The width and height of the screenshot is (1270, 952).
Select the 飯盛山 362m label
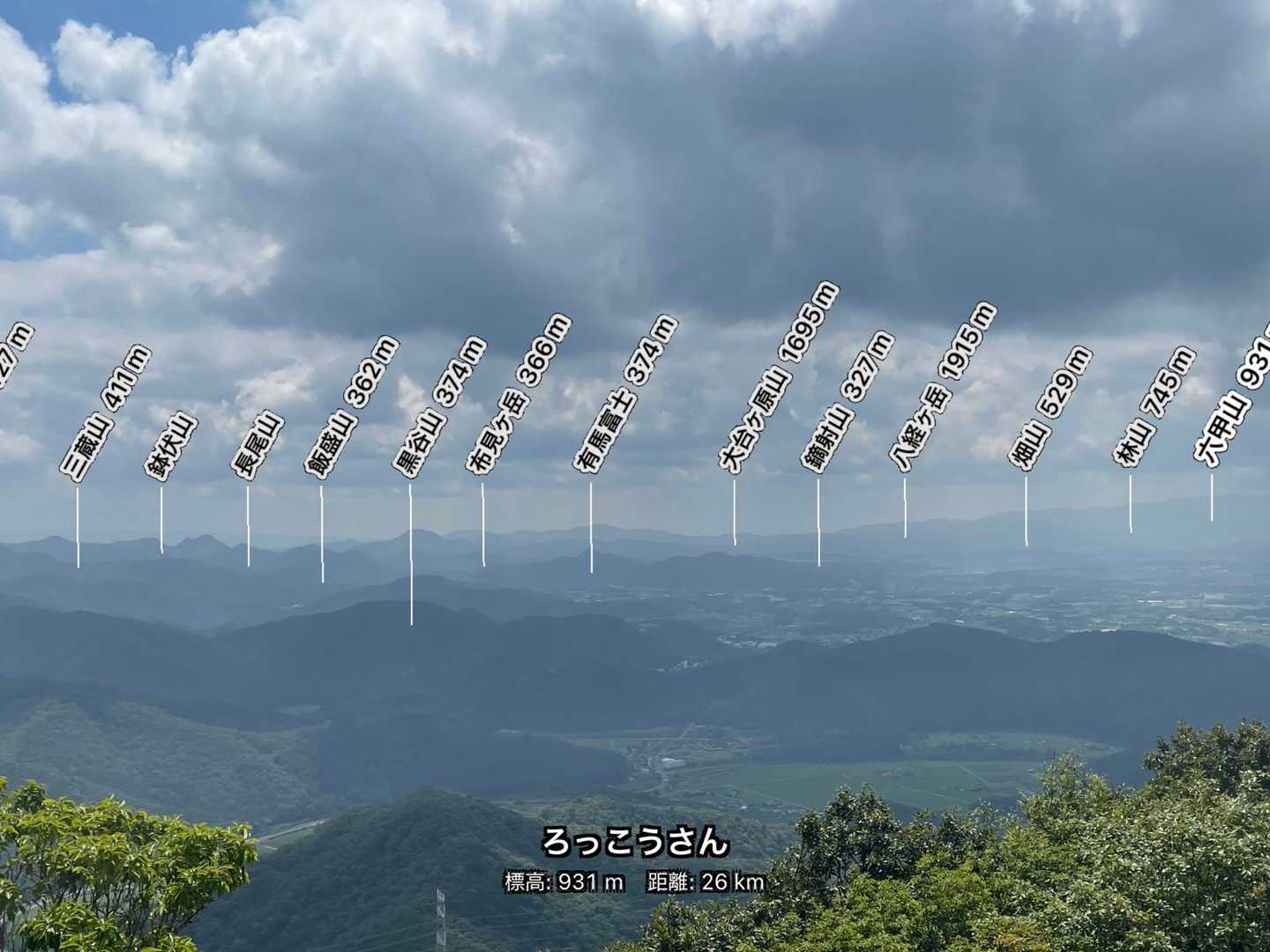point(350,408)
